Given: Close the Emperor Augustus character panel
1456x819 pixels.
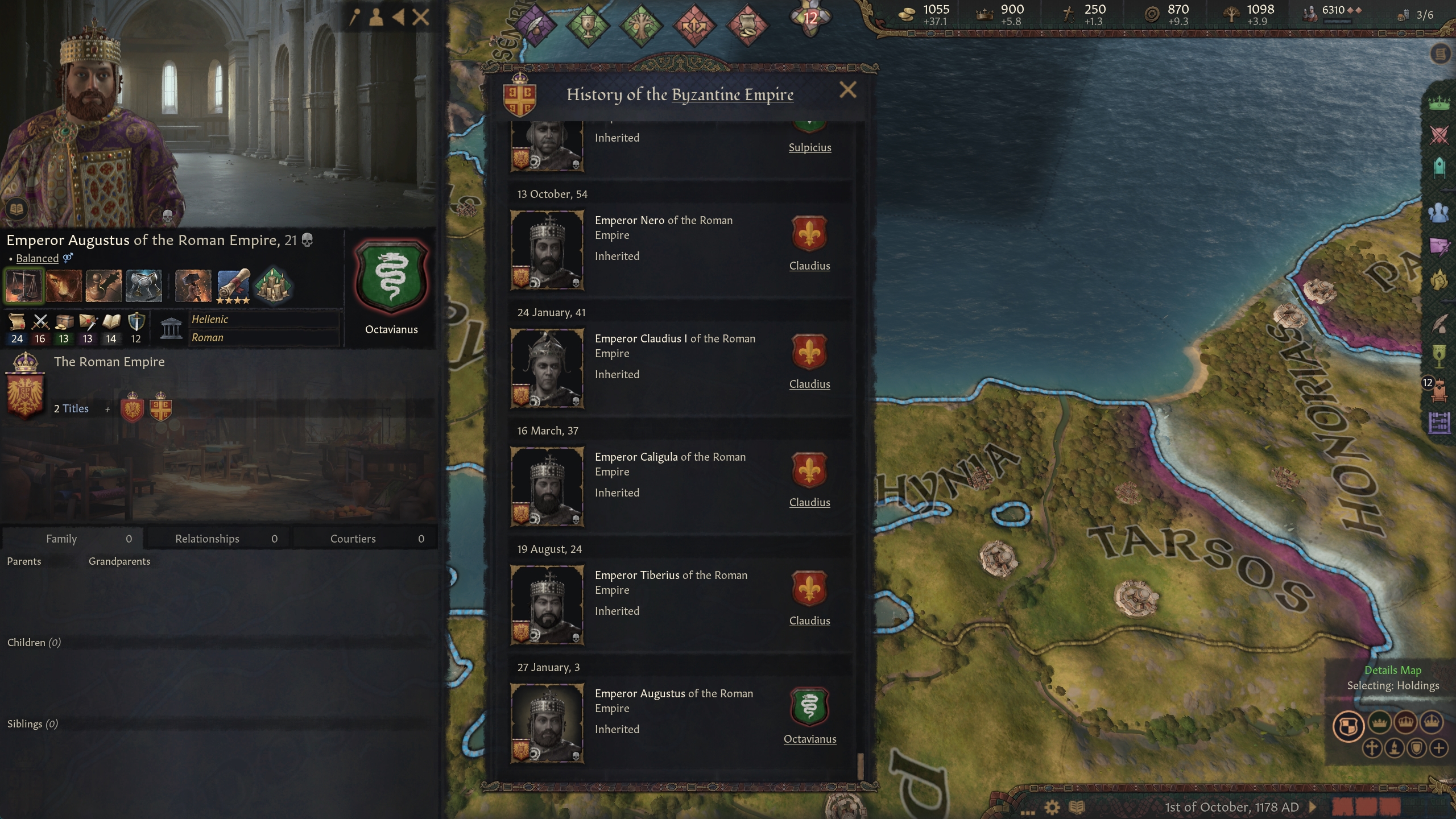Looking at the screenshot, I should [x=420, y=18].
